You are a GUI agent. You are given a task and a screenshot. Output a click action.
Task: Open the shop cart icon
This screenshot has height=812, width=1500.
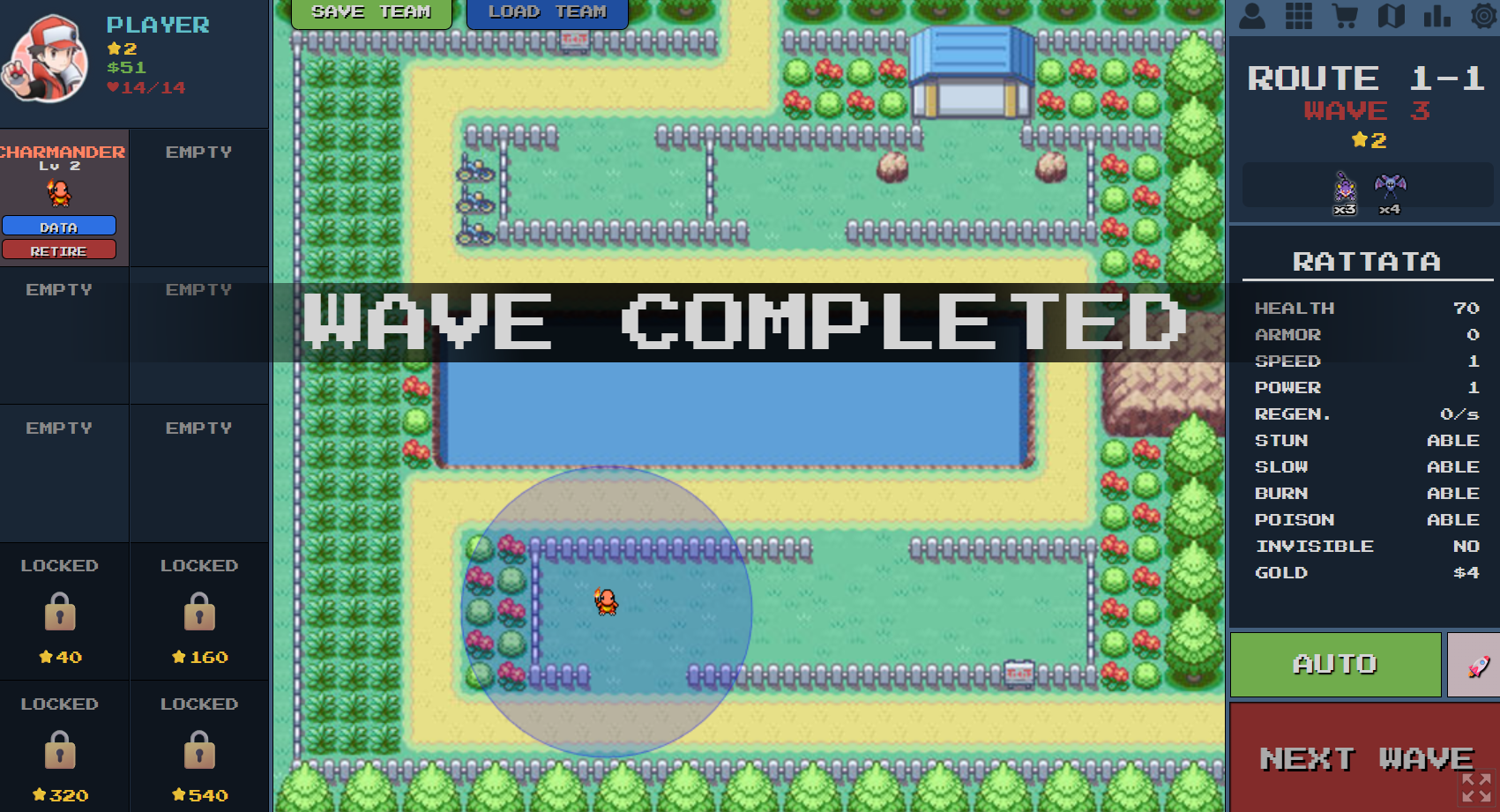click(x=1344, y=16)
